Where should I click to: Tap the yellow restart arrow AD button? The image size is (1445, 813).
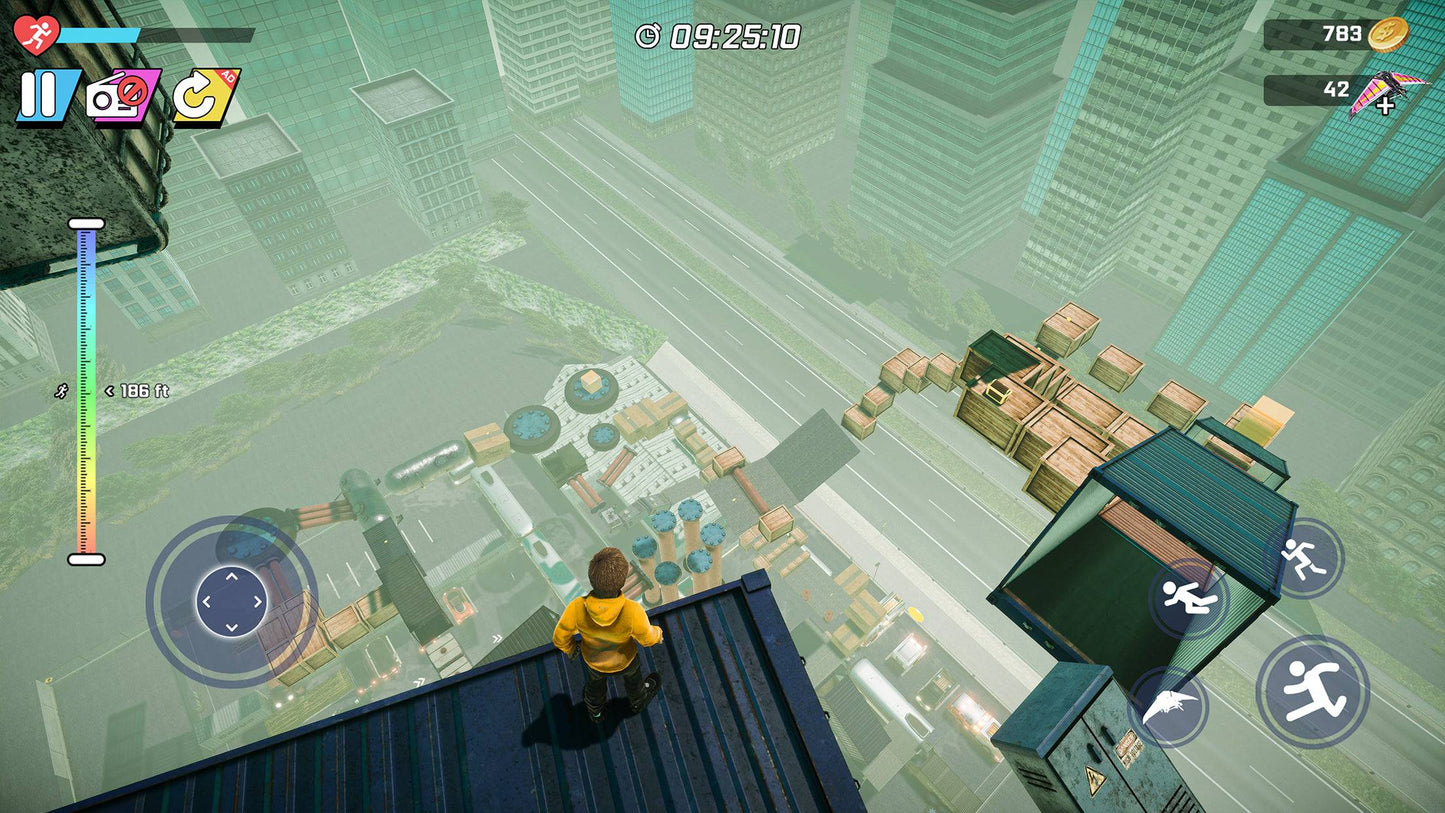coord(203,96)
